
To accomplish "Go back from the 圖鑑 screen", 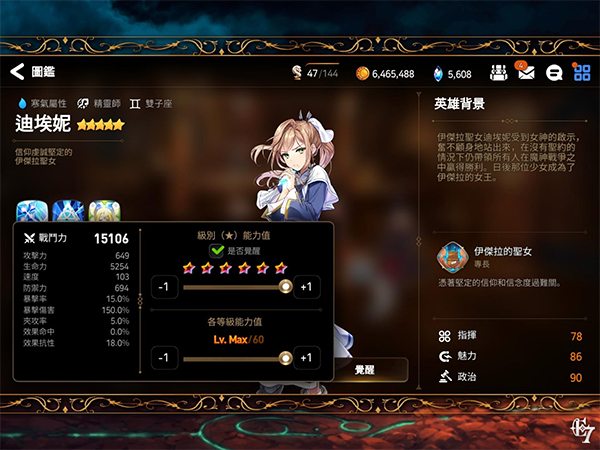I will pos(17,72).
